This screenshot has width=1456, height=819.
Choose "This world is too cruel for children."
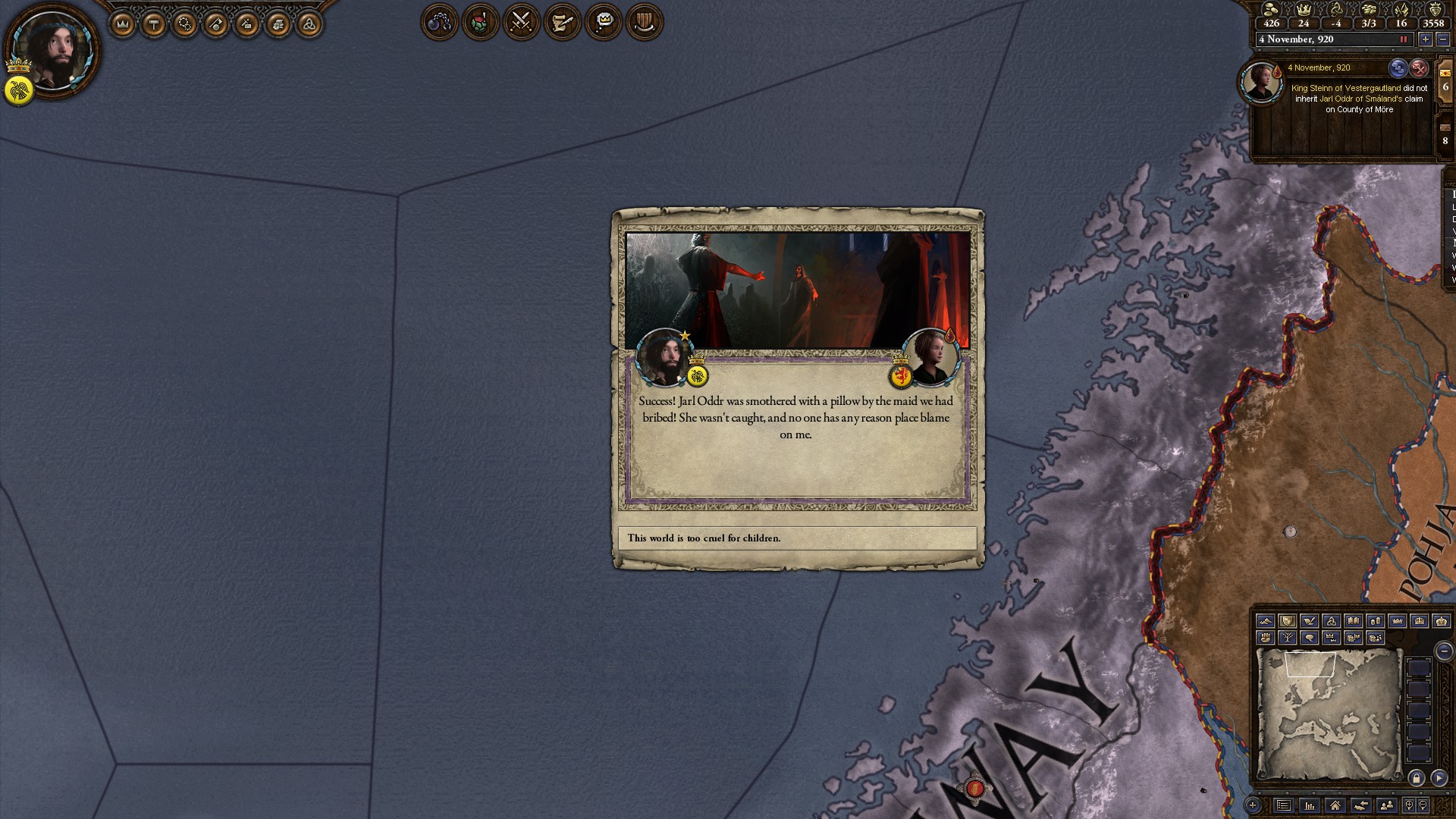(x=797, y=538)
